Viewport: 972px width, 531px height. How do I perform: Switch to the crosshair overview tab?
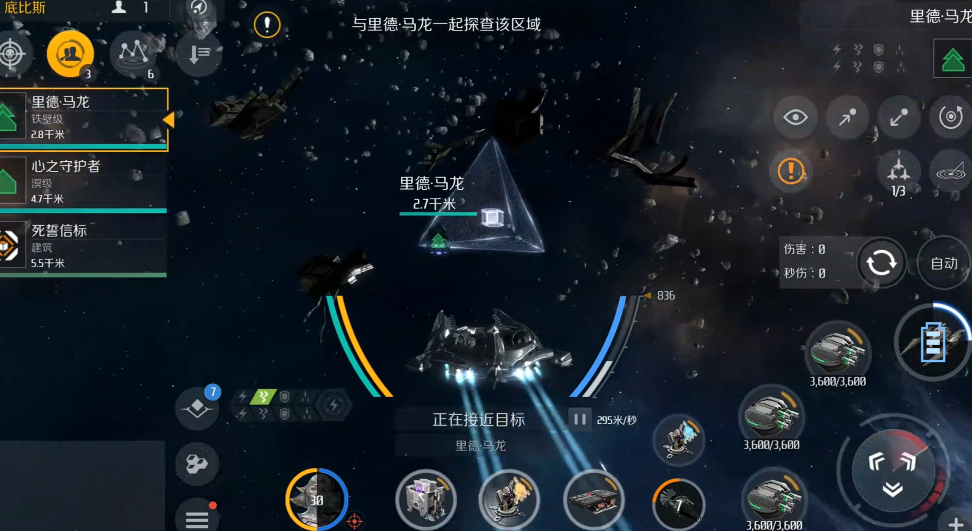click(x=12, y=53)
